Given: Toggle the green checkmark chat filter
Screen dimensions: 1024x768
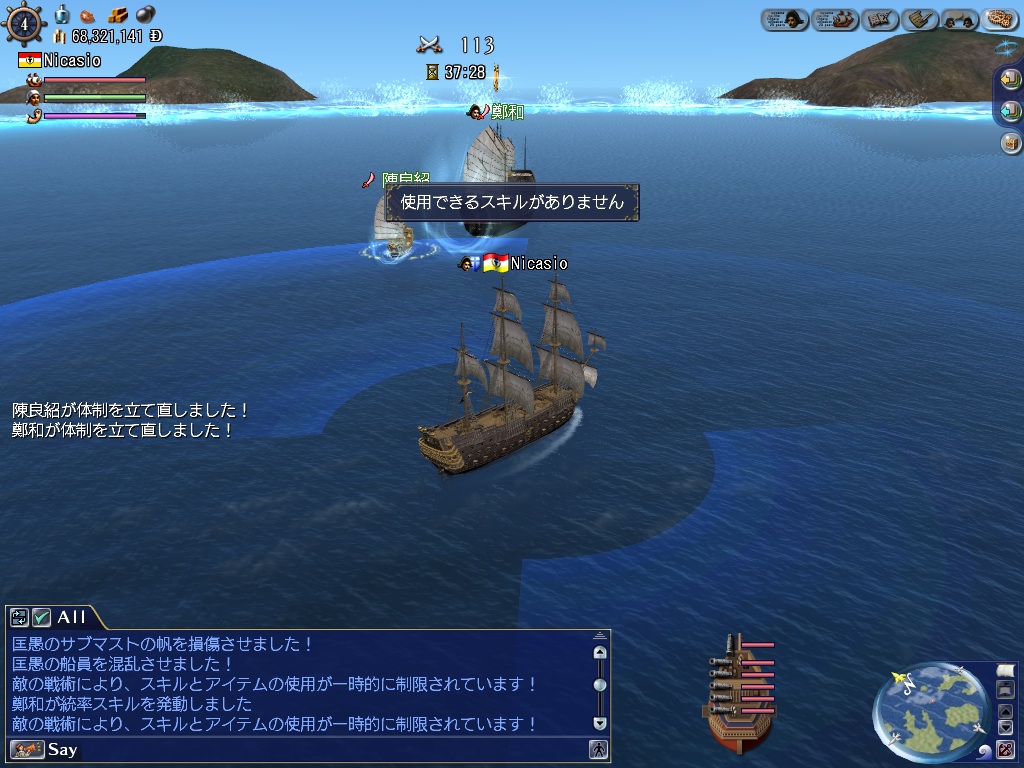Looking at the screenshot, I should (41, 617).
